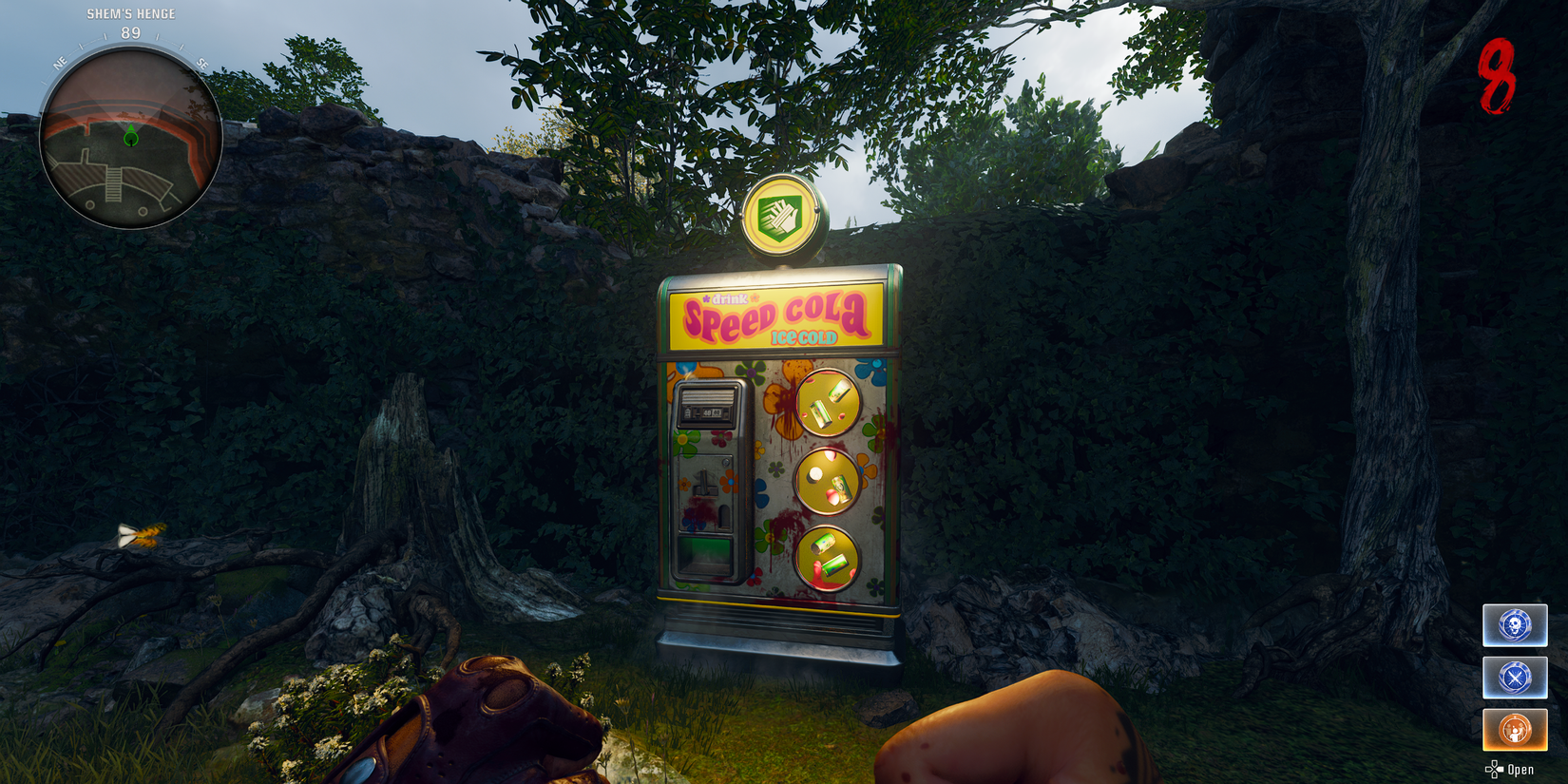Select the Shem's Henge location label

point(131,12)
